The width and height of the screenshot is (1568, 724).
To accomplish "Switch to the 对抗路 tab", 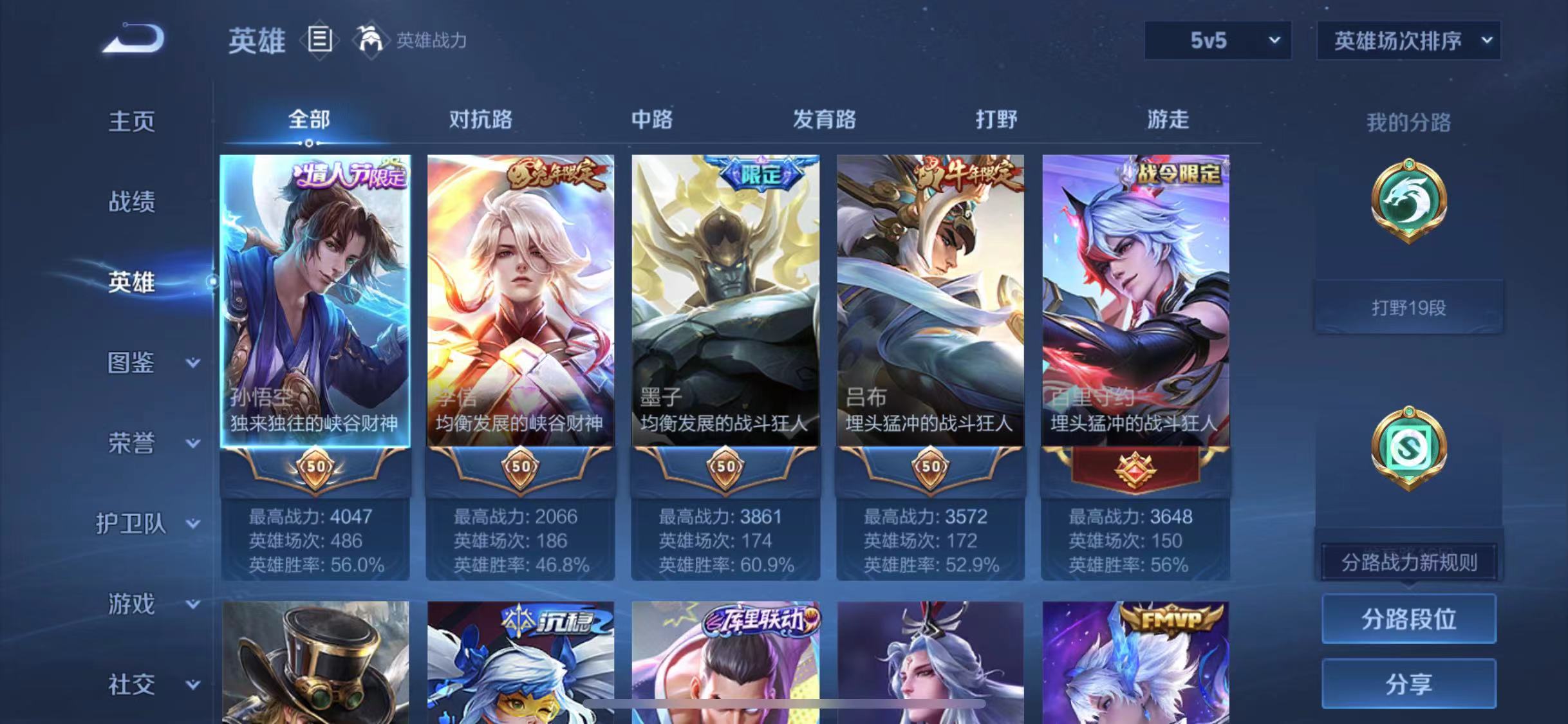I will click(x=480, y=120).
